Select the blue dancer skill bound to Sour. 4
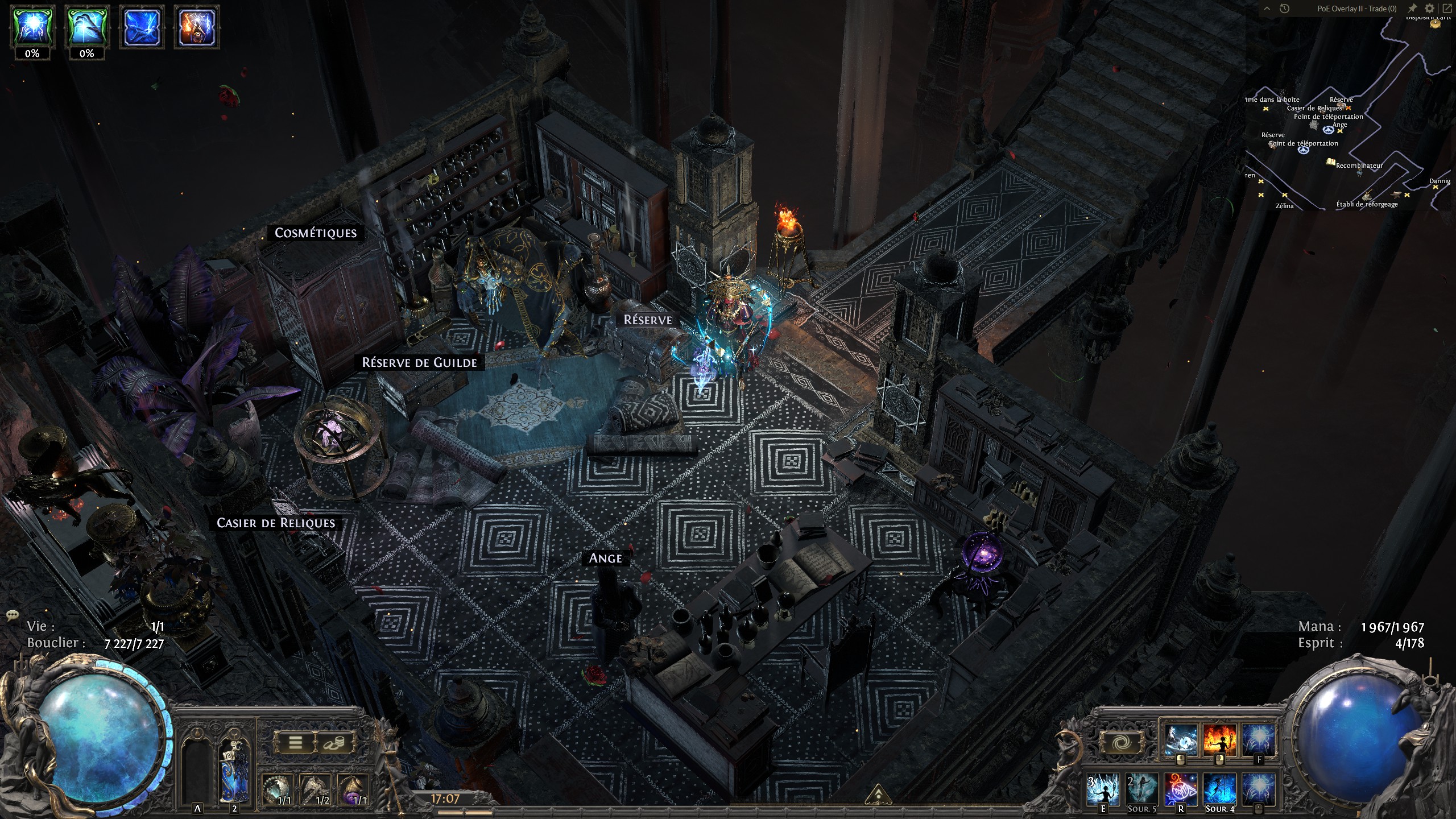 pyautogui.click(x=1219, y=789)
